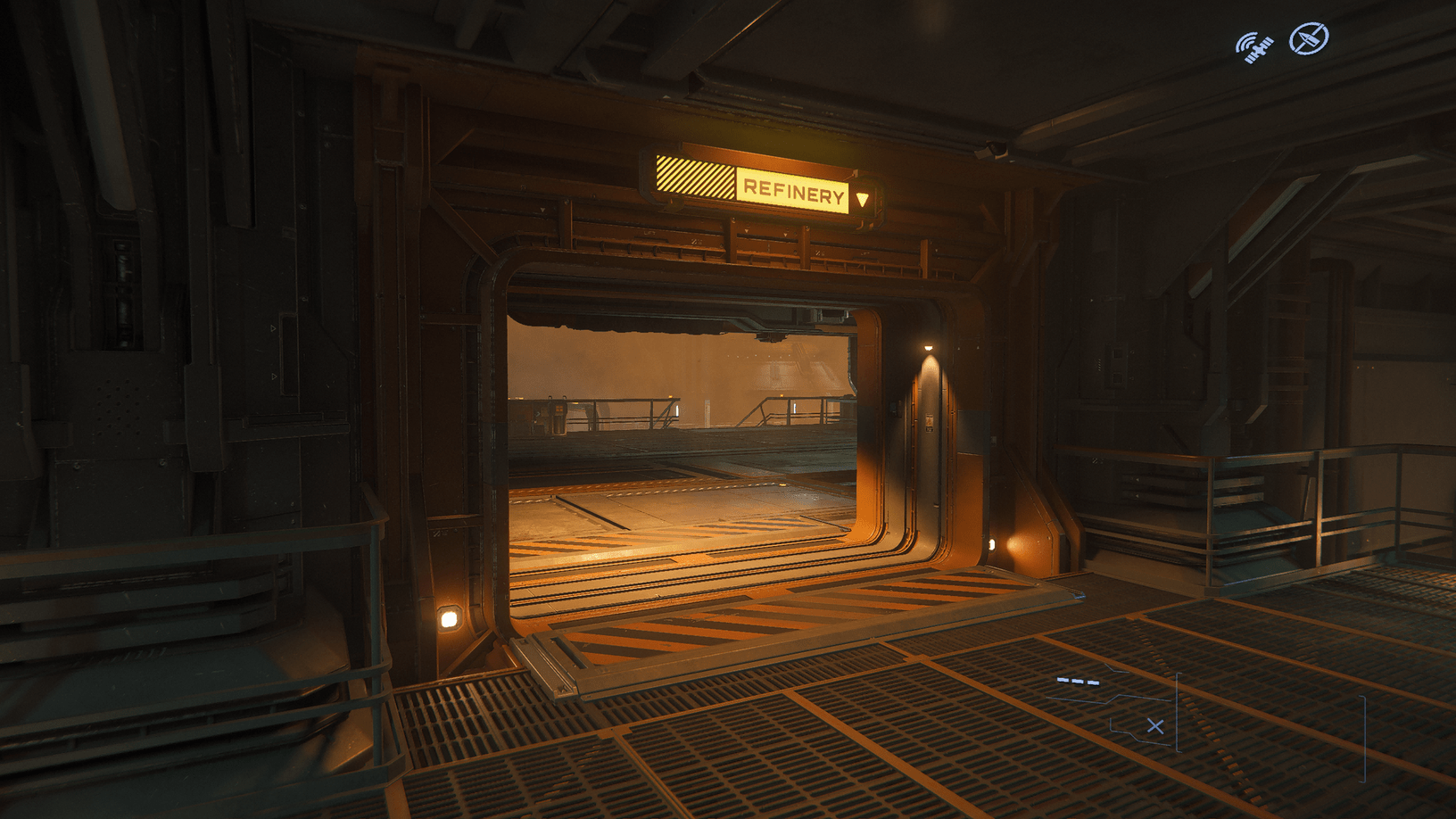Click the satellite comms status icon
This screenshot has width=1456, height=819.
[1253, 42]
